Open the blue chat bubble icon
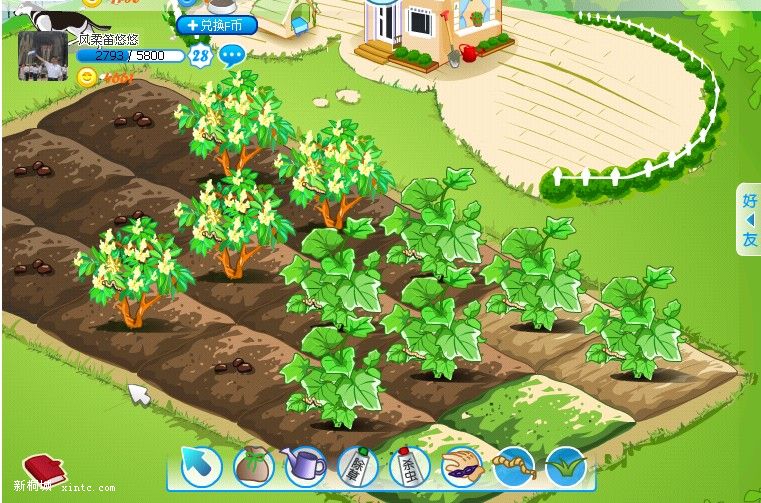Viewport: 761px width, 503px height. [232, 56]
